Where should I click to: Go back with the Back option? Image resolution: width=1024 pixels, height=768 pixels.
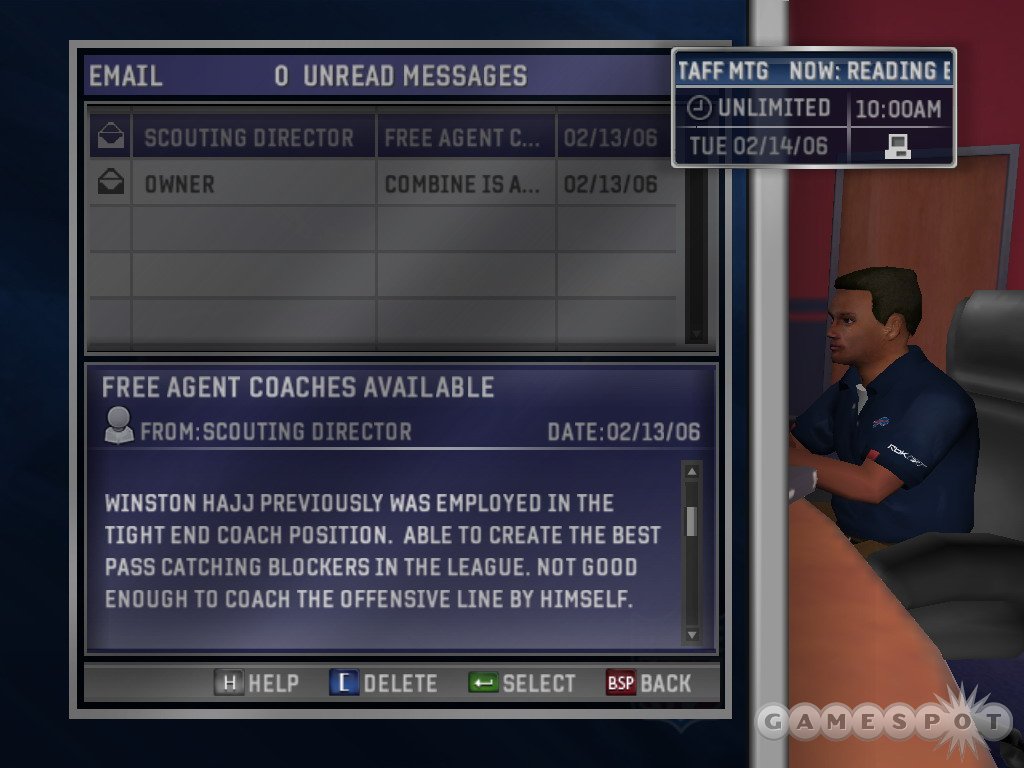[x=648, y=683]
